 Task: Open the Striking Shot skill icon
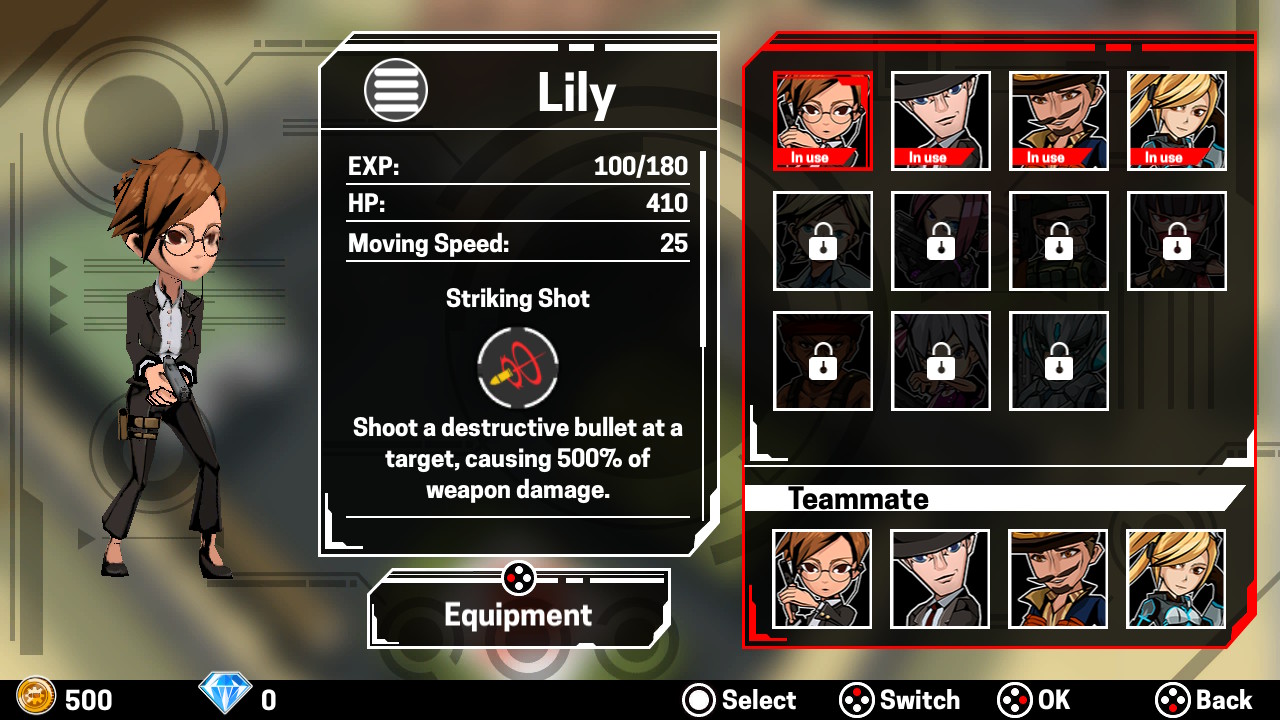[518, 366]
